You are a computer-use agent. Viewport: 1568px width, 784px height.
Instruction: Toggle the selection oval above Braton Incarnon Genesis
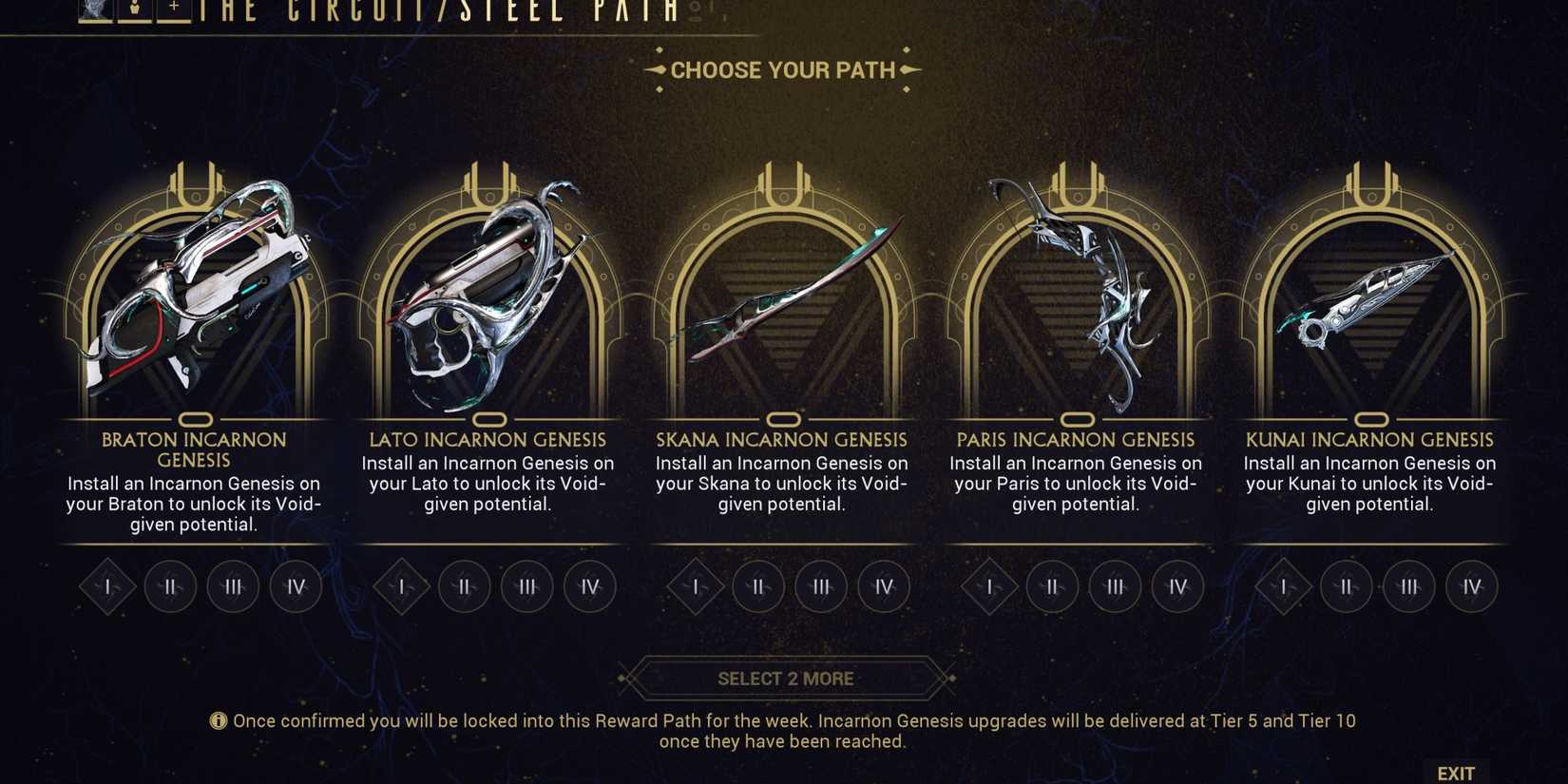point(197,419)
